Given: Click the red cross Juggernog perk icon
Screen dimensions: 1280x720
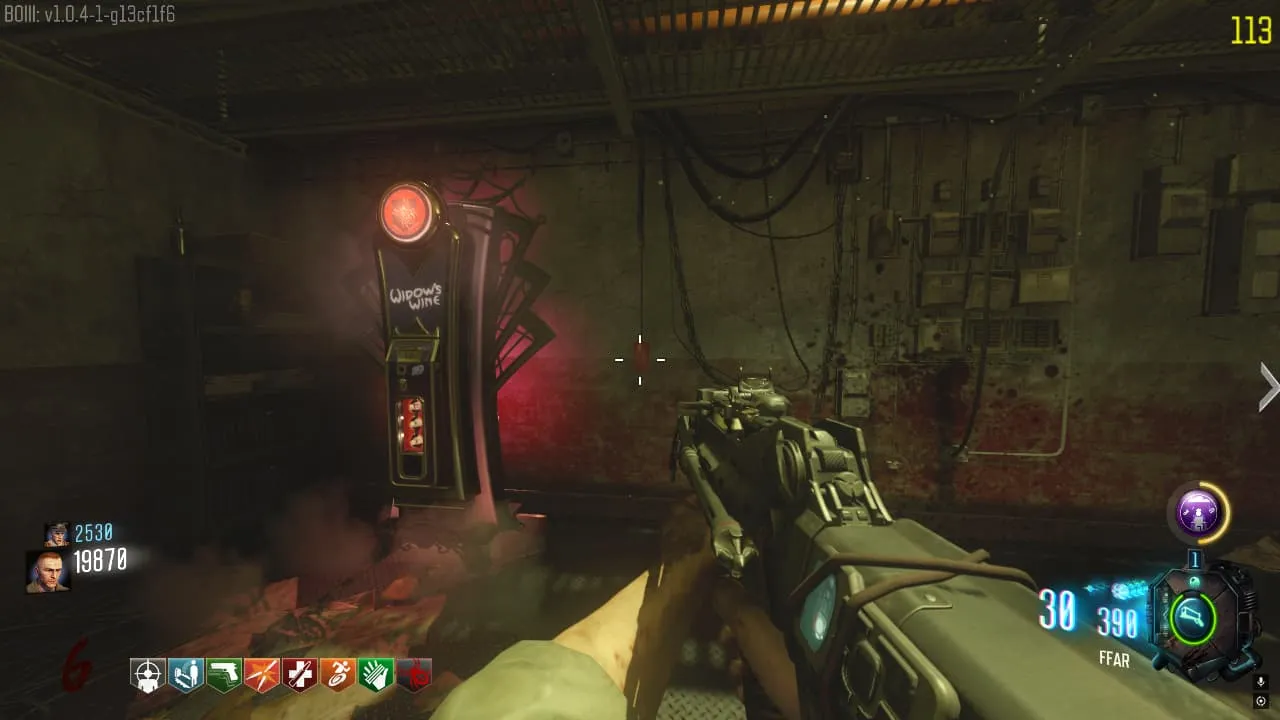Looking at the screenshot, I should [x=299, y=675].
